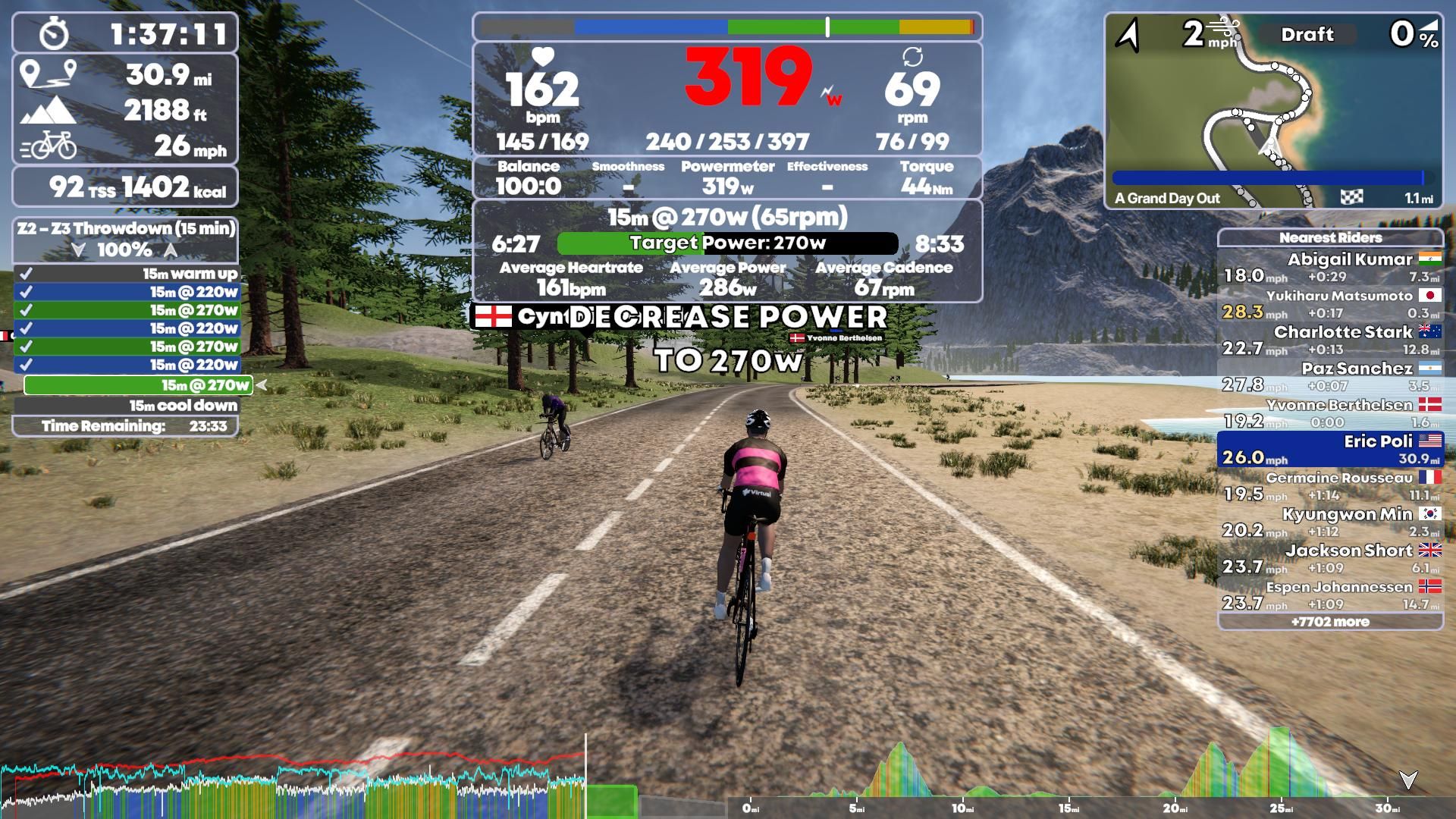The height and width of the screenshot is (819, 1456).
Task: Expand the +7702 more riders list
Action: [x=1332, y=621]
